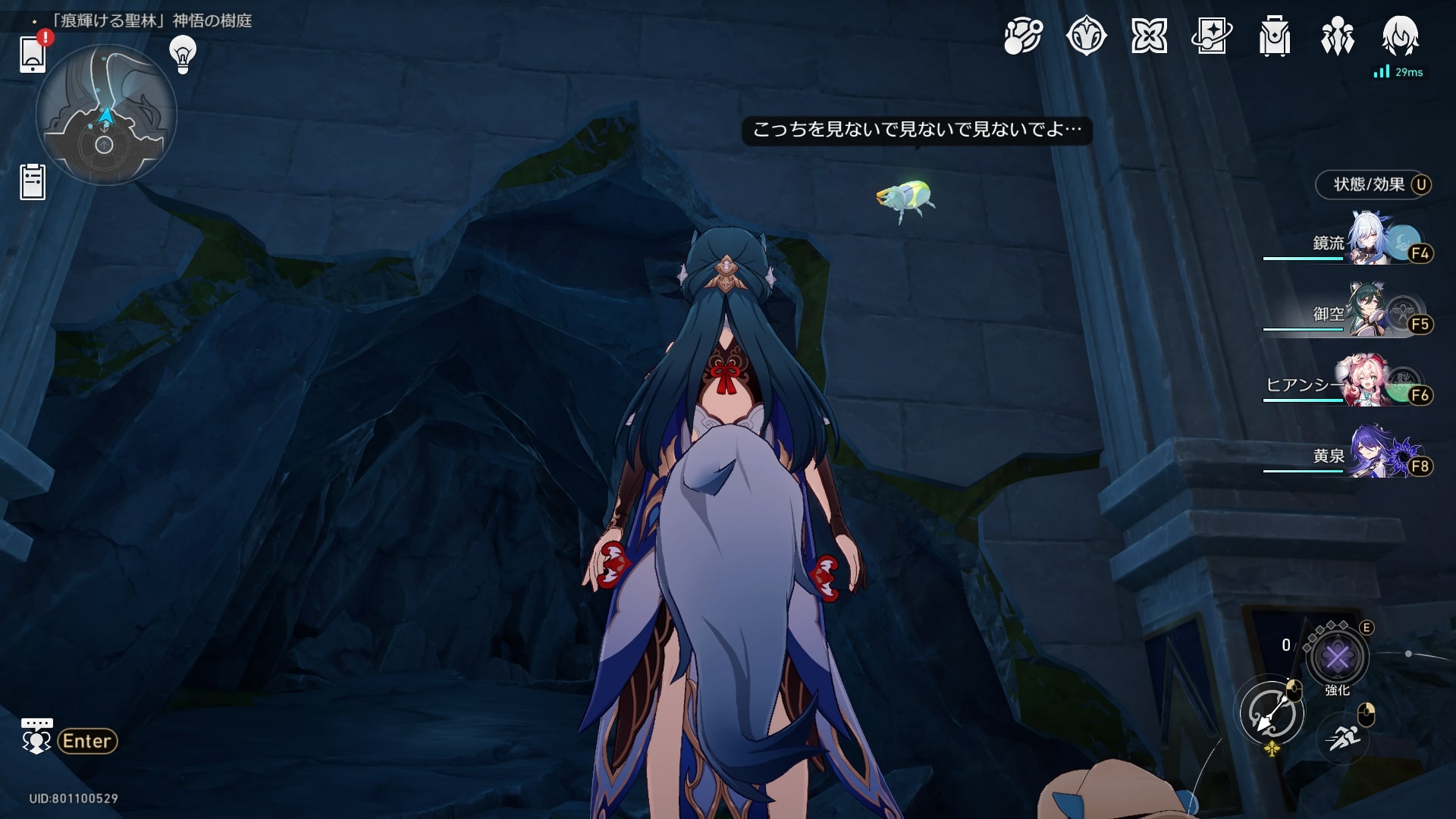Switch to party member 御空

1373,311
